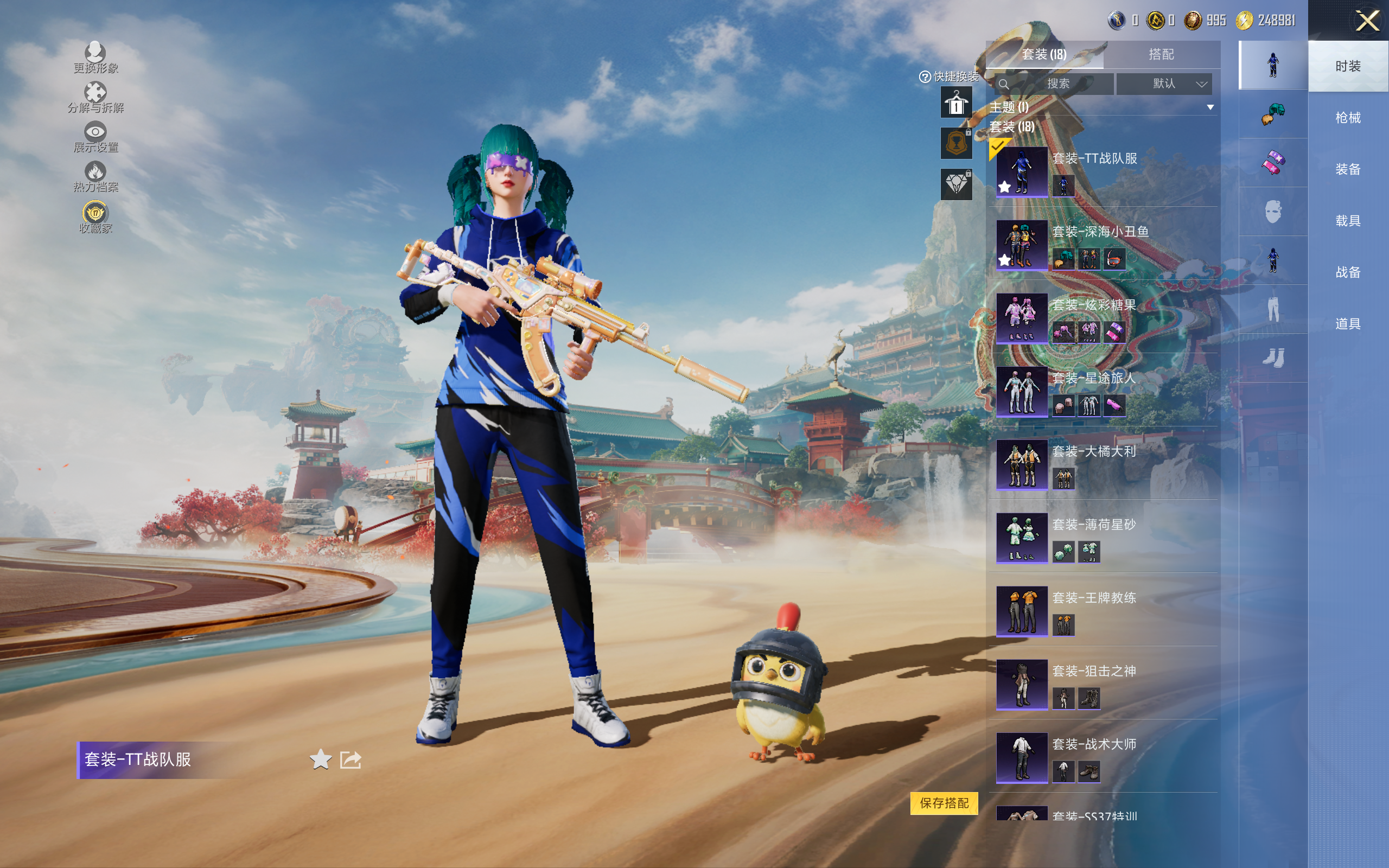Expand the 主题 (1) section
The height and width of the screenshot is (868, 1389).
tap(1210, 107)
